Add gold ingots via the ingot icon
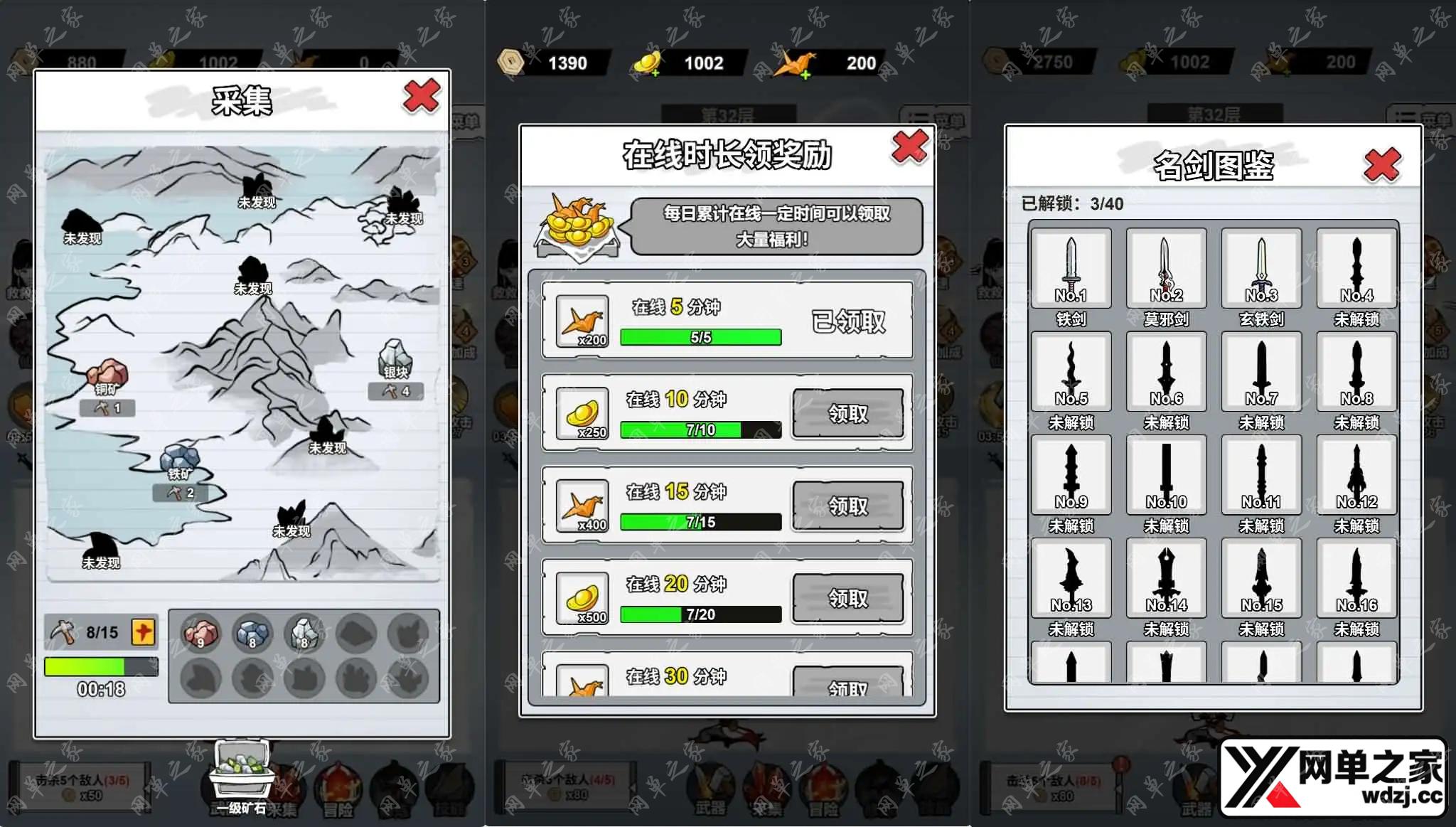The height and width of the screenshot is (827, 1456). (648, 63)
